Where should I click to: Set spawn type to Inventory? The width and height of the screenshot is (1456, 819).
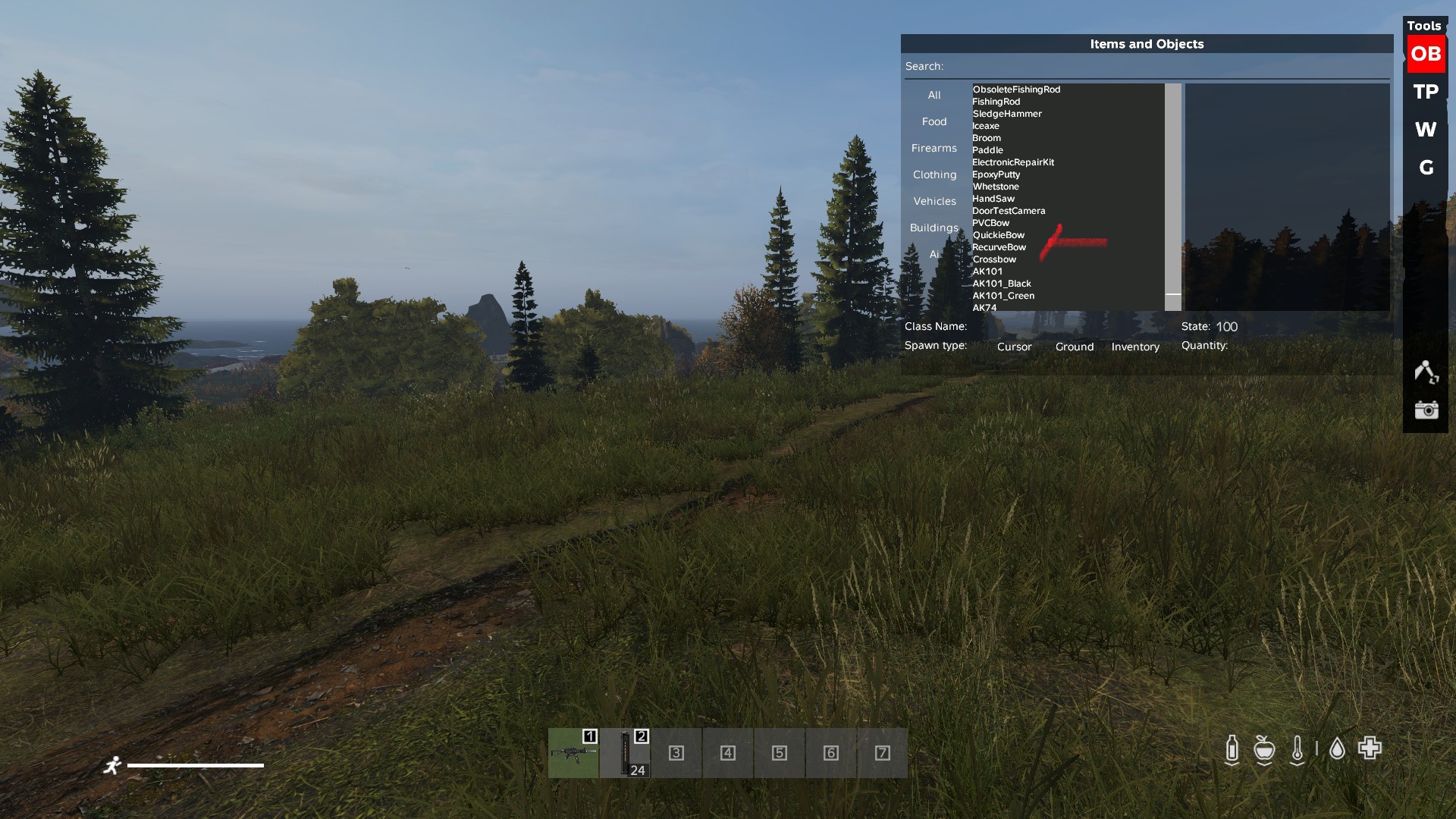pyautogui.click(x=1135, y=347)
